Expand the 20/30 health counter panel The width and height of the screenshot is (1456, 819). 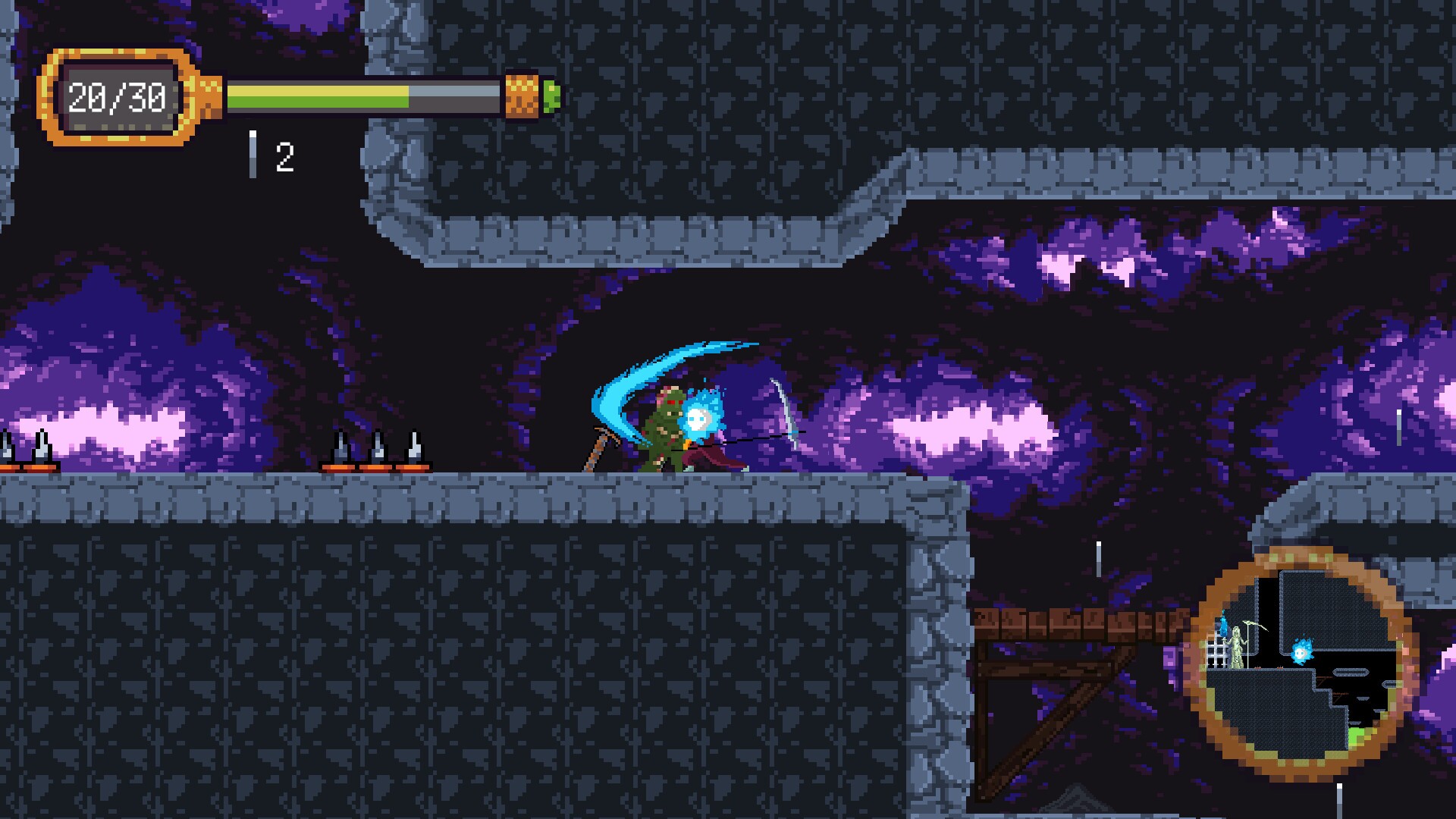(118, 95)
